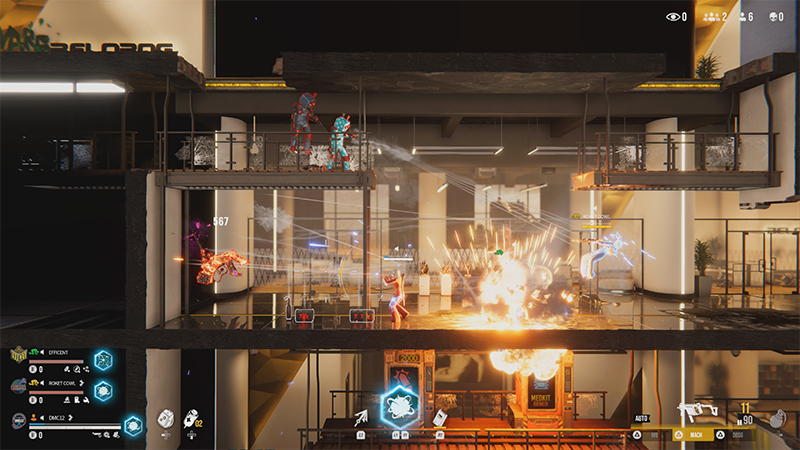Activate ROKET COWL's hexagon ability icon
800x450 pixels.
[x=103, y=391]
